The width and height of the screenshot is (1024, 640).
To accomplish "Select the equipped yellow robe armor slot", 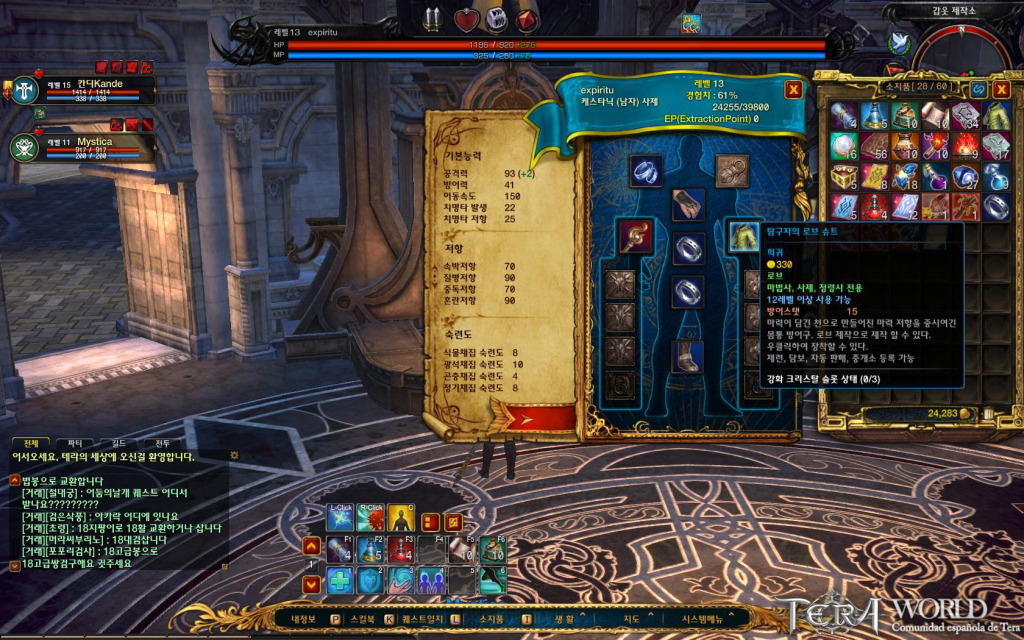I will (743, 236).
